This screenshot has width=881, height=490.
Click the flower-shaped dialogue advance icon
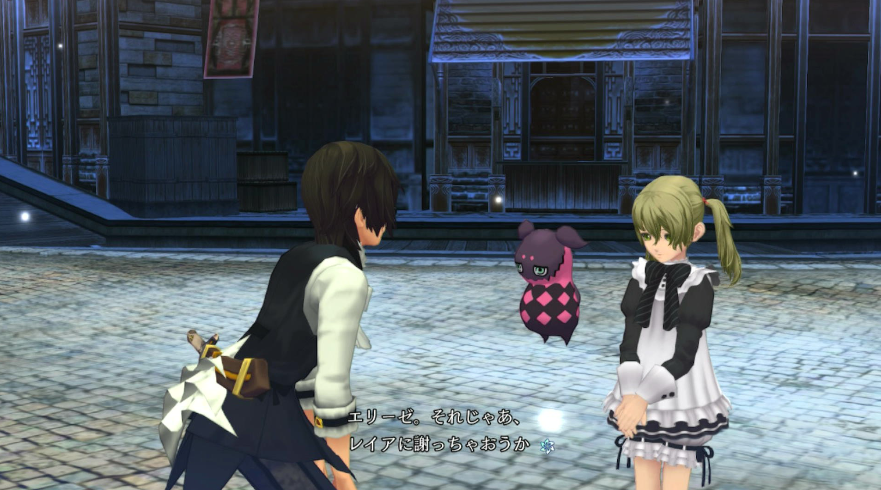click(x=547, y=445)
